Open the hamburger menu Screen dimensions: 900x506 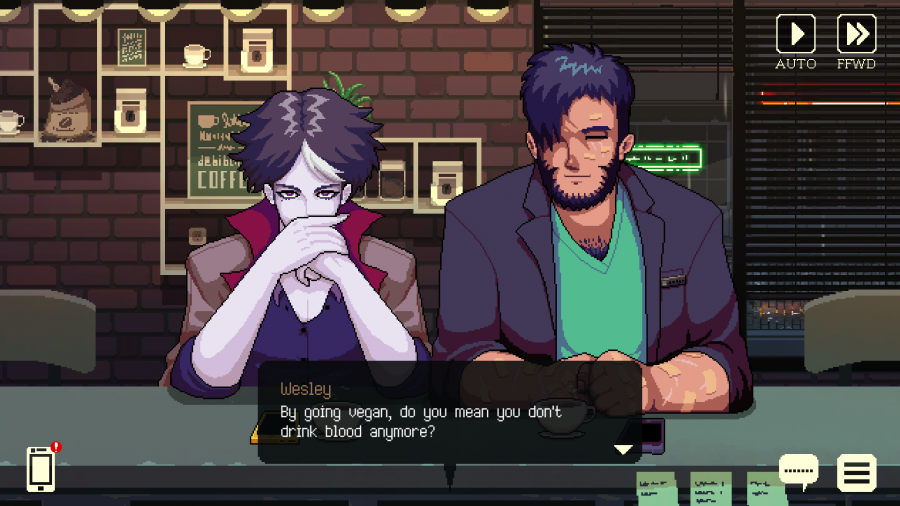(x=857, y=472)
